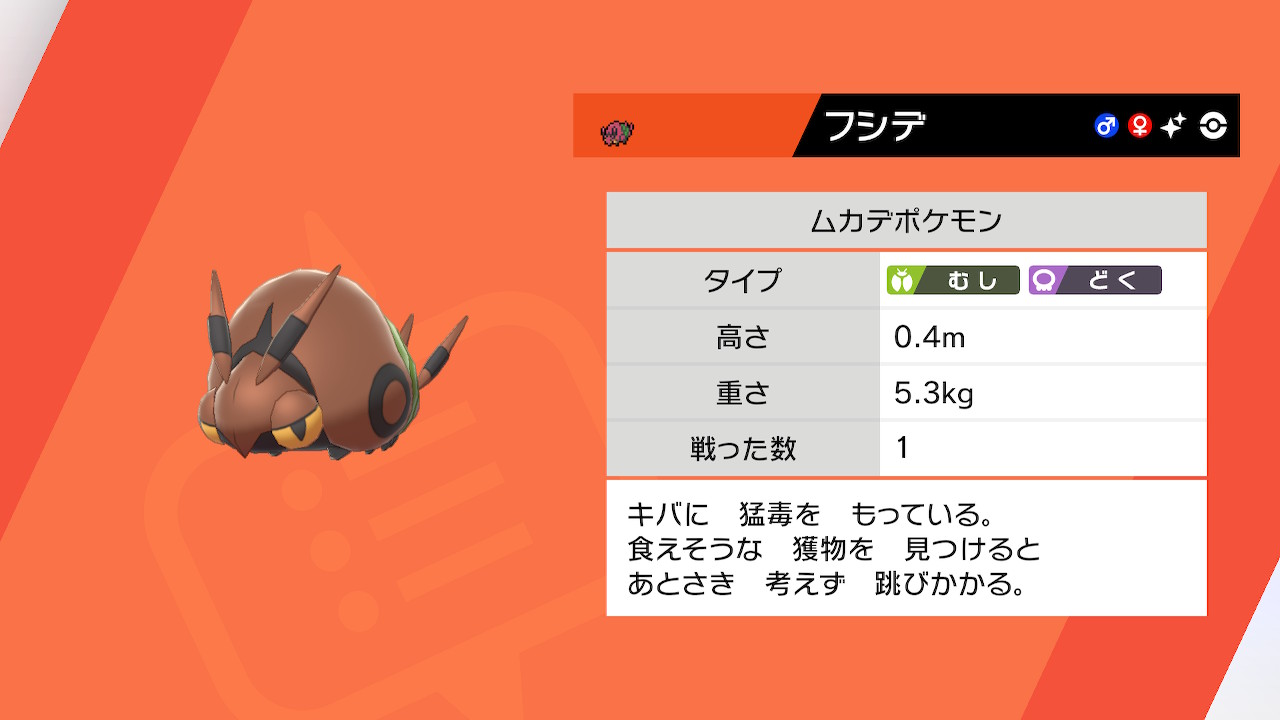The width and height of the screenshot is (1280, 720).
Task: Open the どく type badge
Action: tap(1094, 281)
